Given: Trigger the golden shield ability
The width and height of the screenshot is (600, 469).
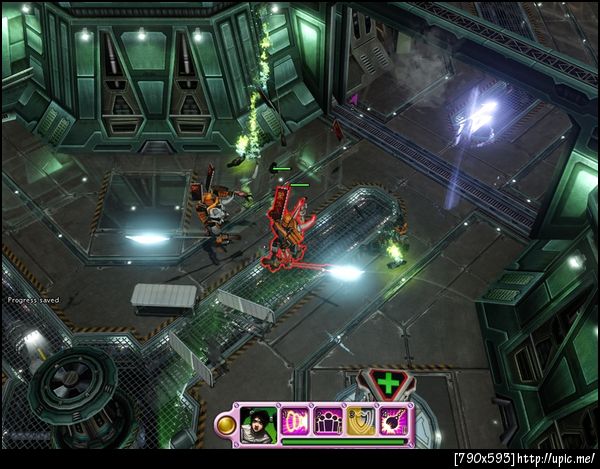Looking at the screenshot, I should 360,421.
